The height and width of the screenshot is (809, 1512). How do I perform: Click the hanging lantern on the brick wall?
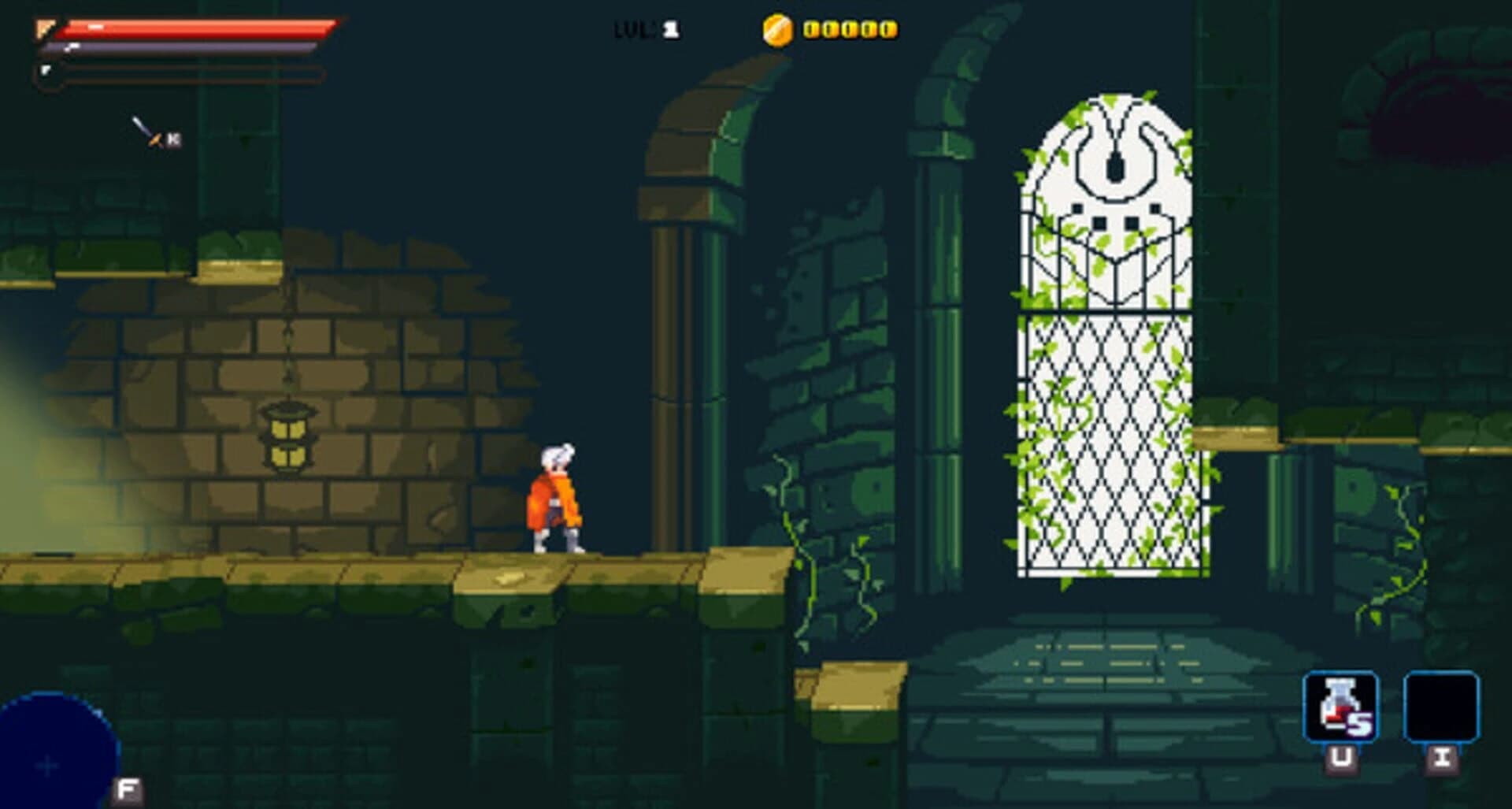click(x=289, y=439)
